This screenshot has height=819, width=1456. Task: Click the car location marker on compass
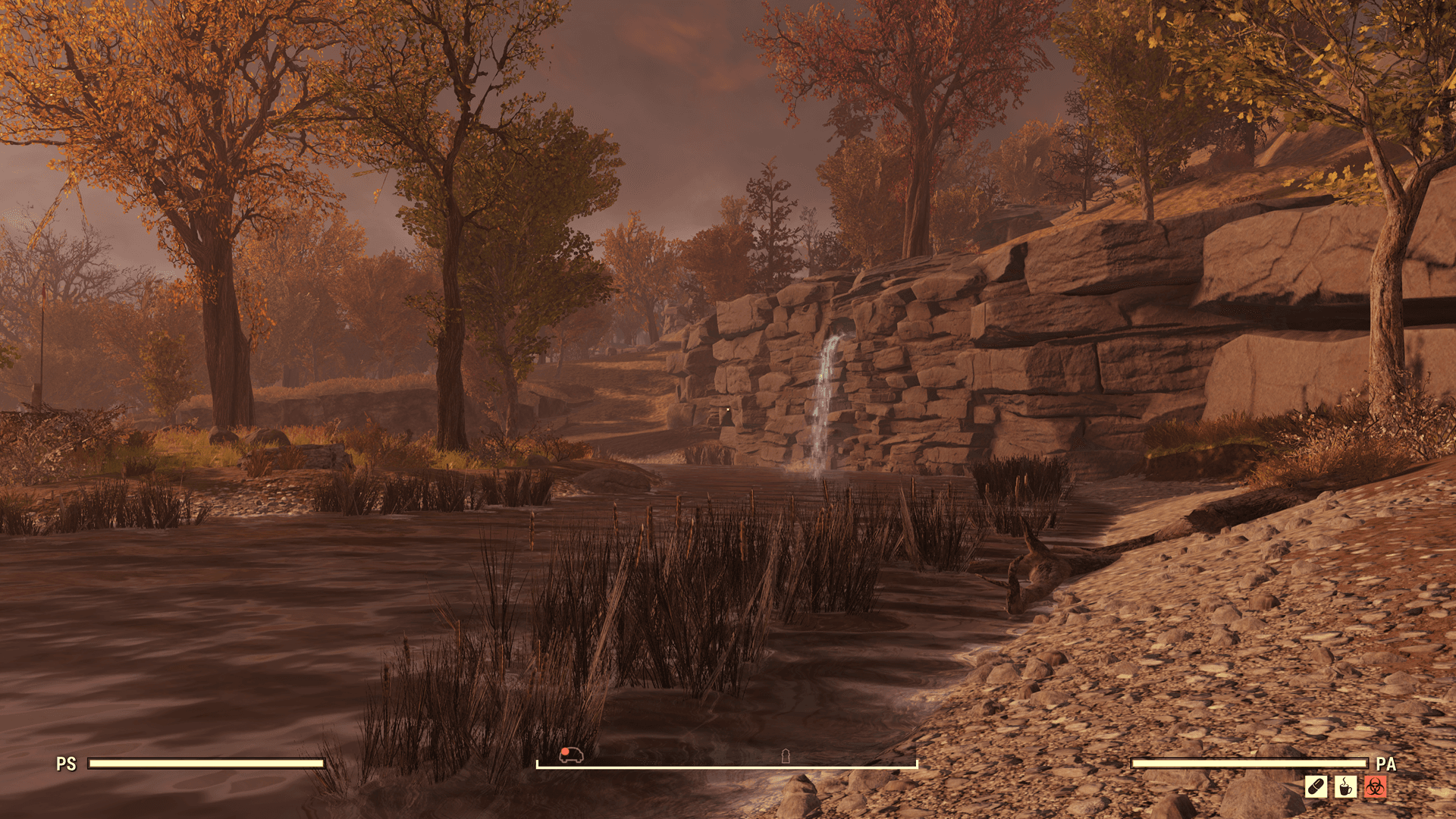571,754
